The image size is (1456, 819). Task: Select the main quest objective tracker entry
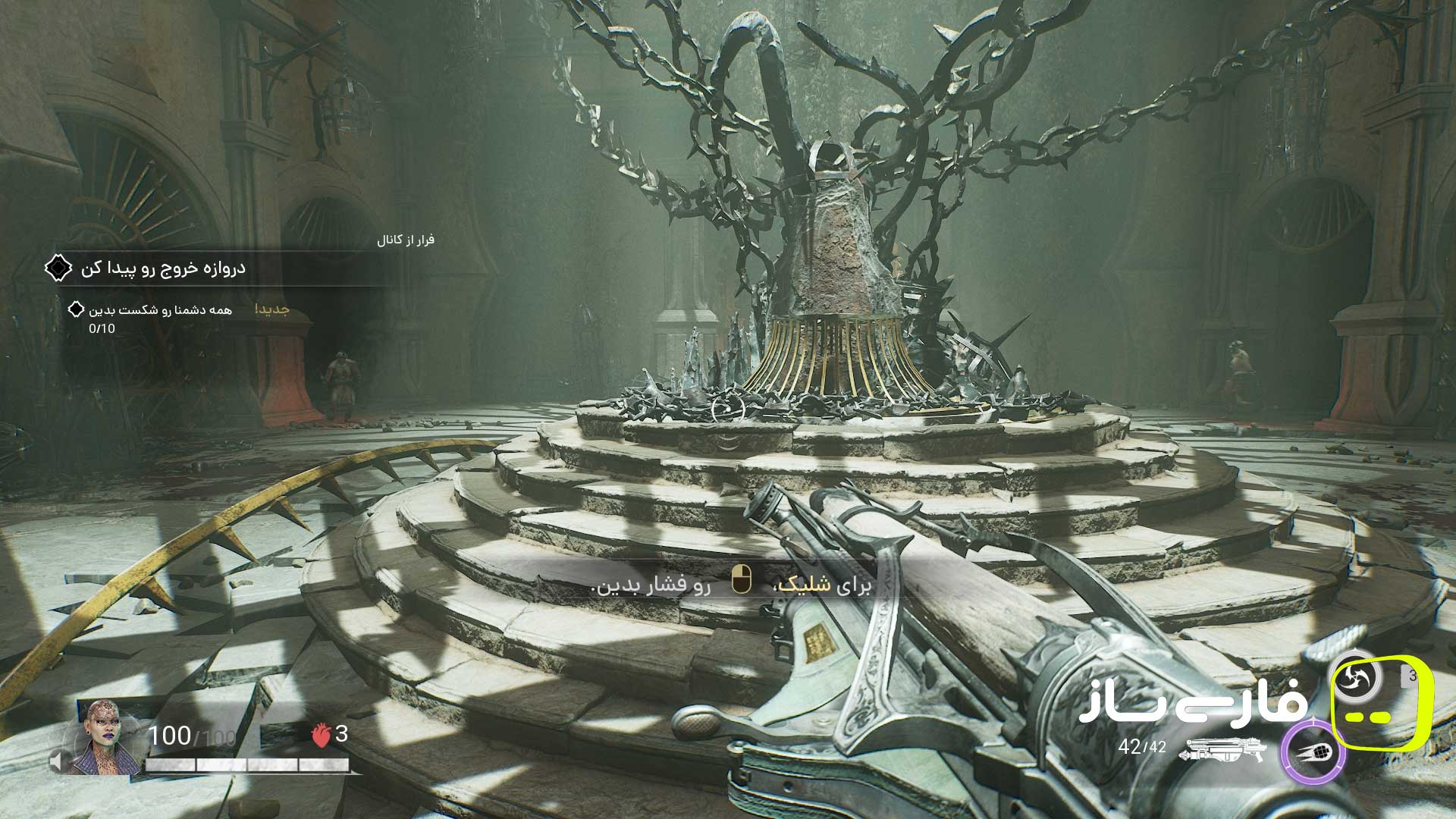pos(163,268)
